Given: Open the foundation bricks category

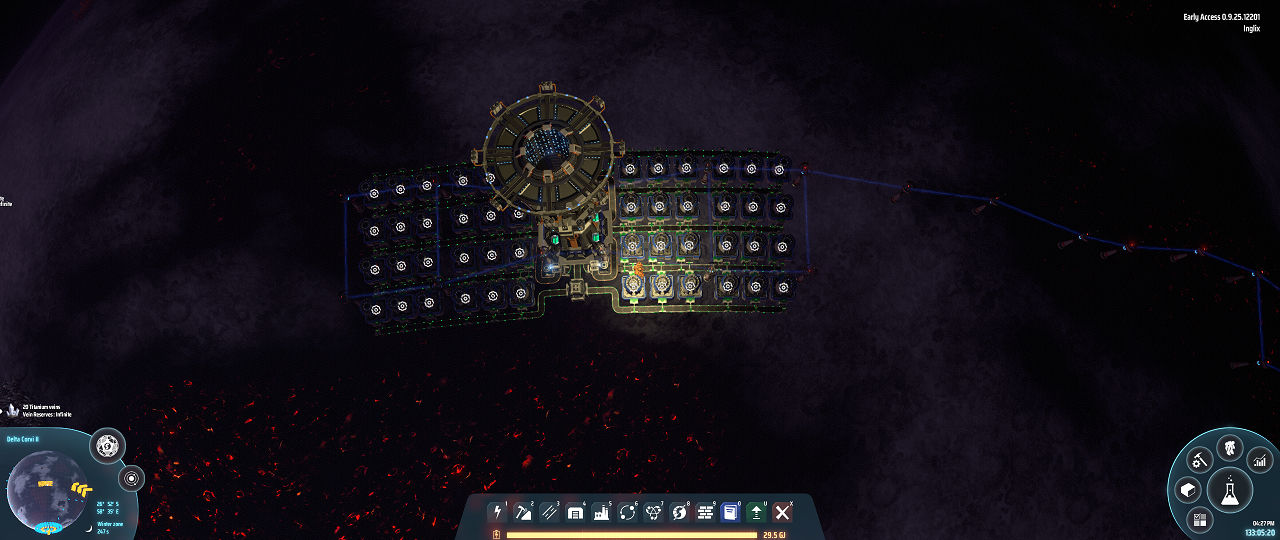Looking at the screenshot, I should tap(705, 512).
